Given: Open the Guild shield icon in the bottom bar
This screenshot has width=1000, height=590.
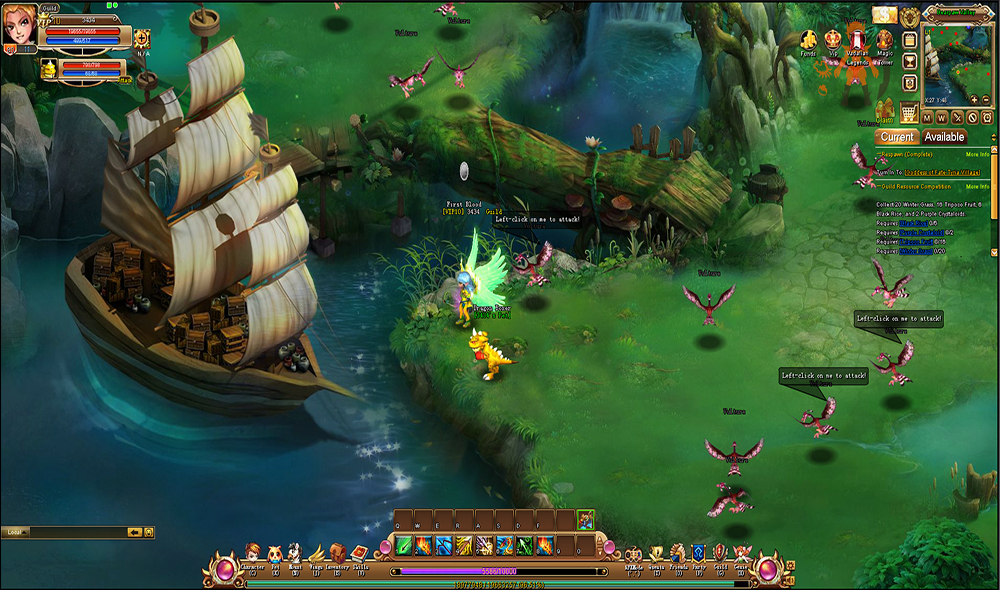Looking at the screenshot, I should coord(719,553).
